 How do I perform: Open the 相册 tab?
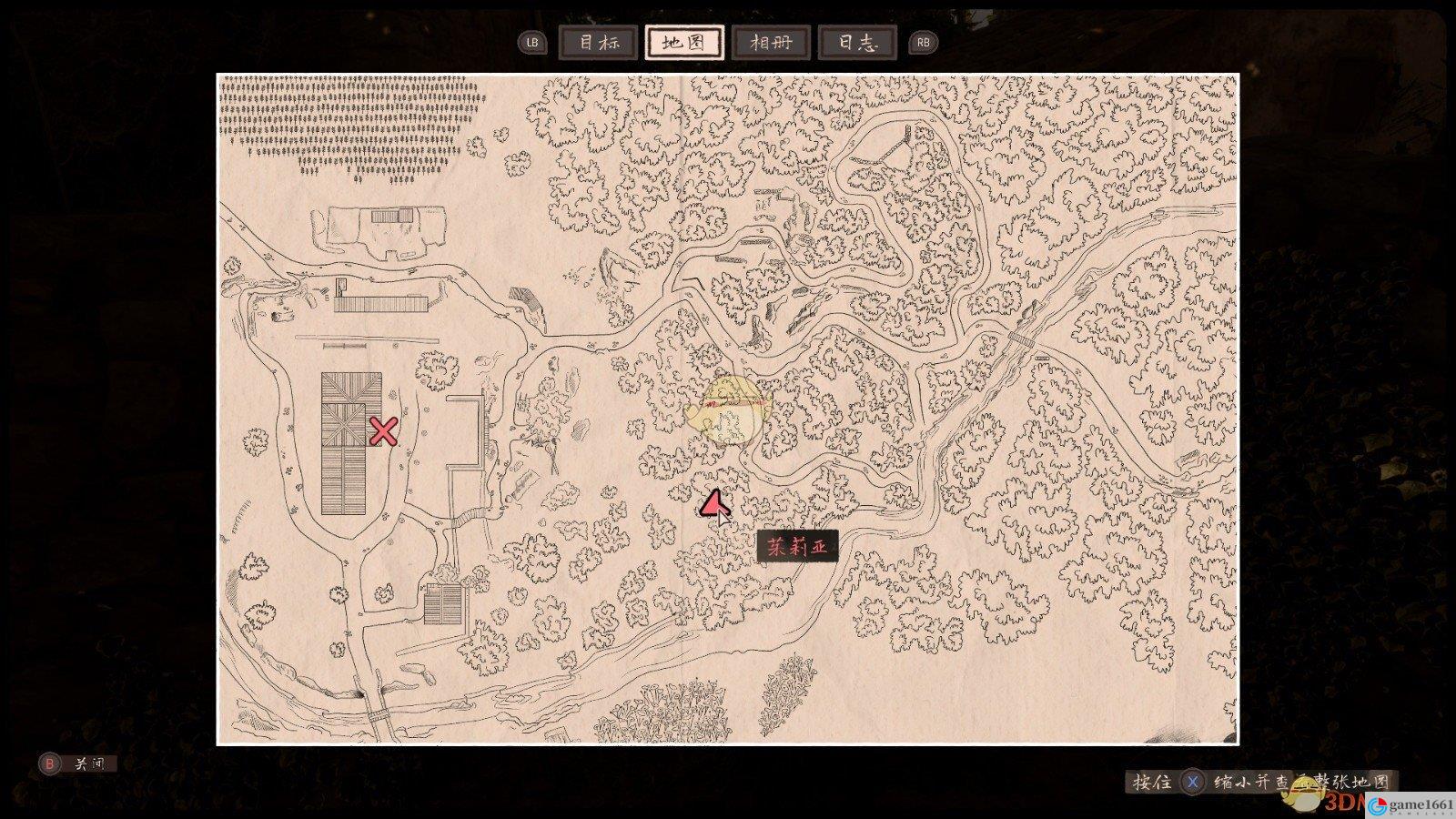[x=770, y=43]
